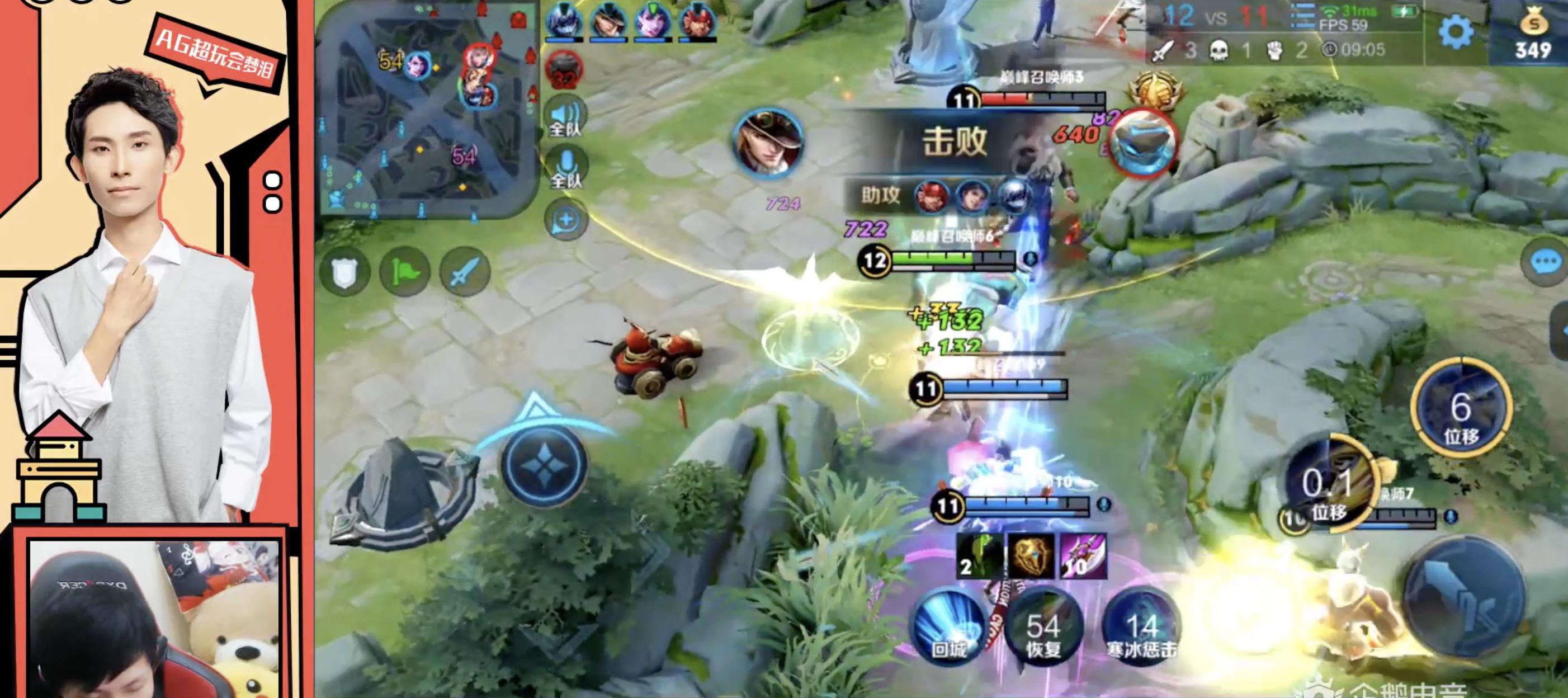
Task: Click the minimap
Action: click(426, 109)
